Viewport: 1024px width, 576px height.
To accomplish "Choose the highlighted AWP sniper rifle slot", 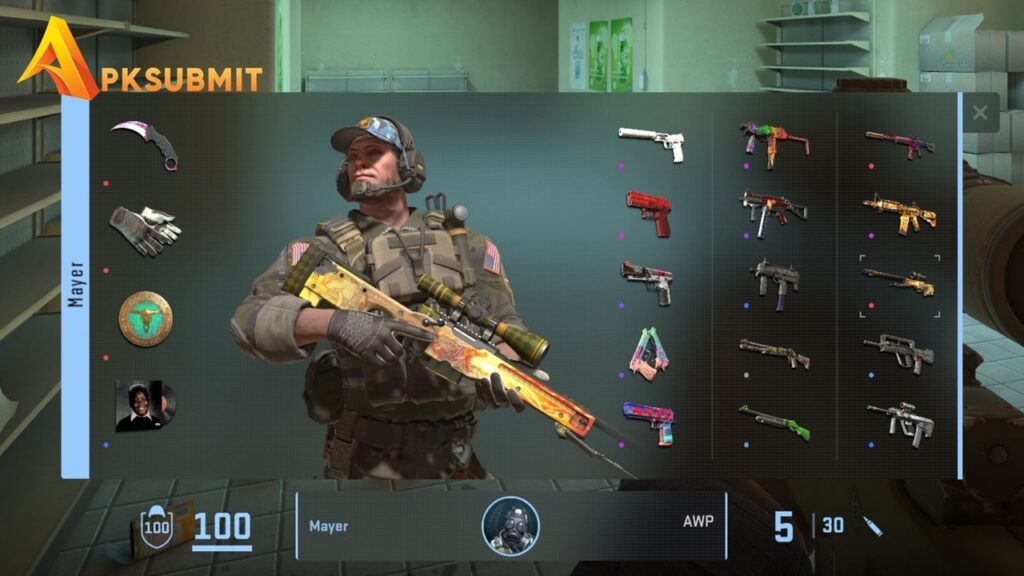I will tap(899, 283).
